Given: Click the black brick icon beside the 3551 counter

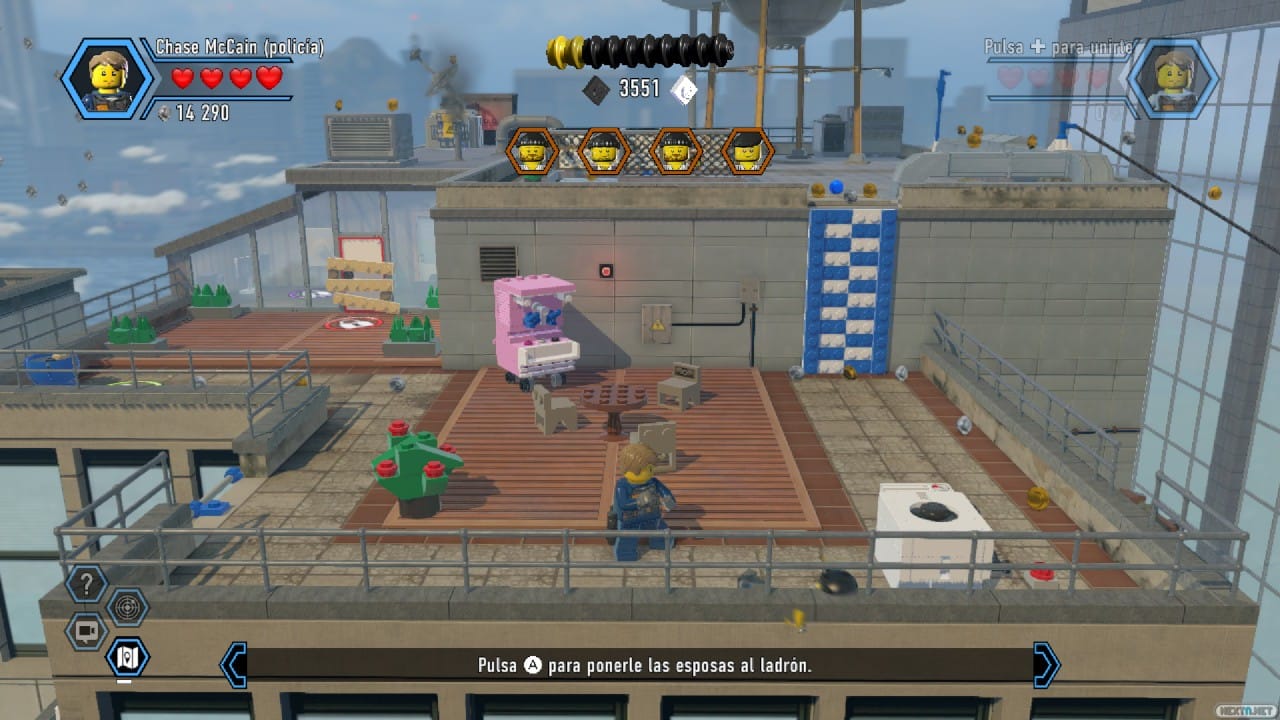Looking at the screenshot, I should [596, 90].
